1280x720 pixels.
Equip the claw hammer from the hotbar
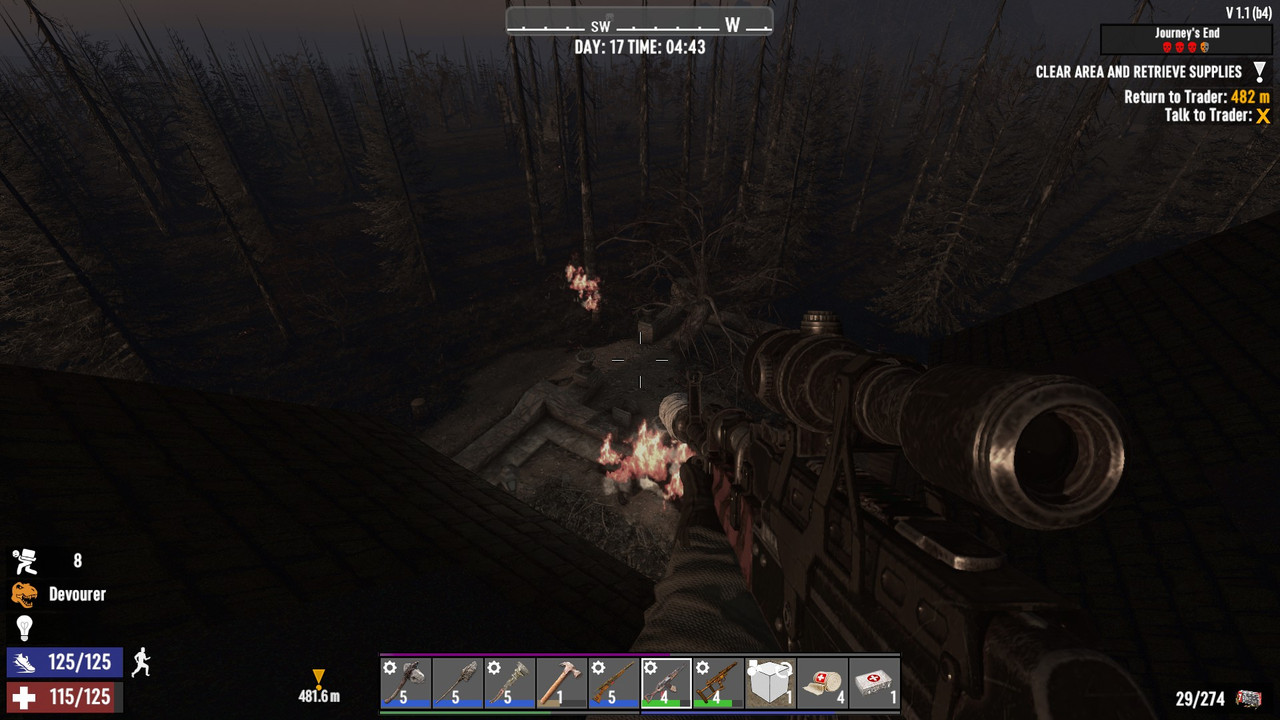(562, 683)
